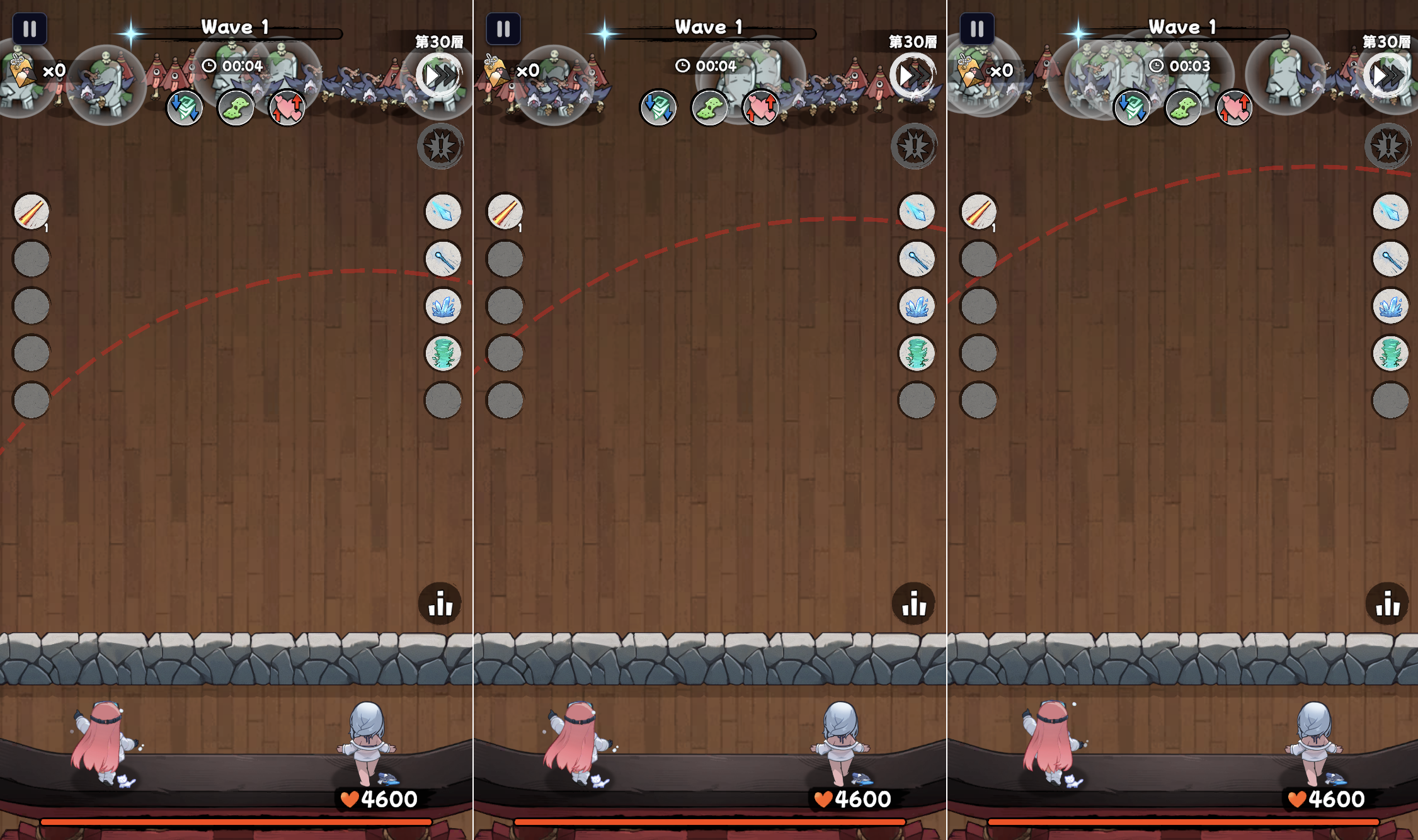The image size is (1418, 840).
Task: Tap the blue down-arrows debuff icon, middle frame
Action: pyautogui.click(x=658, y=108)
